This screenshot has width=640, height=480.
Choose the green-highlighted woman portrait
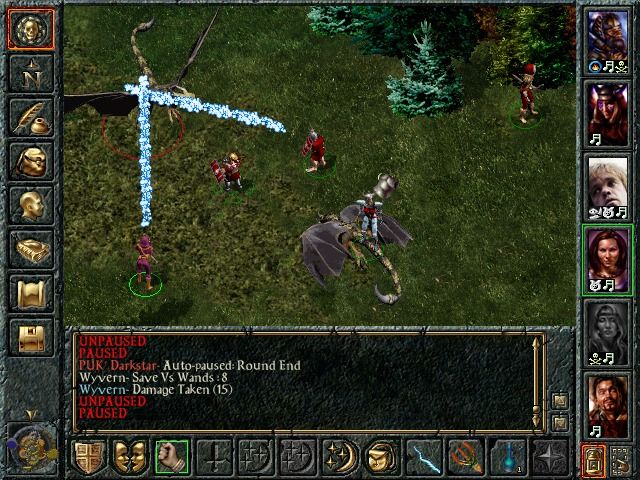tap(608, 257)
